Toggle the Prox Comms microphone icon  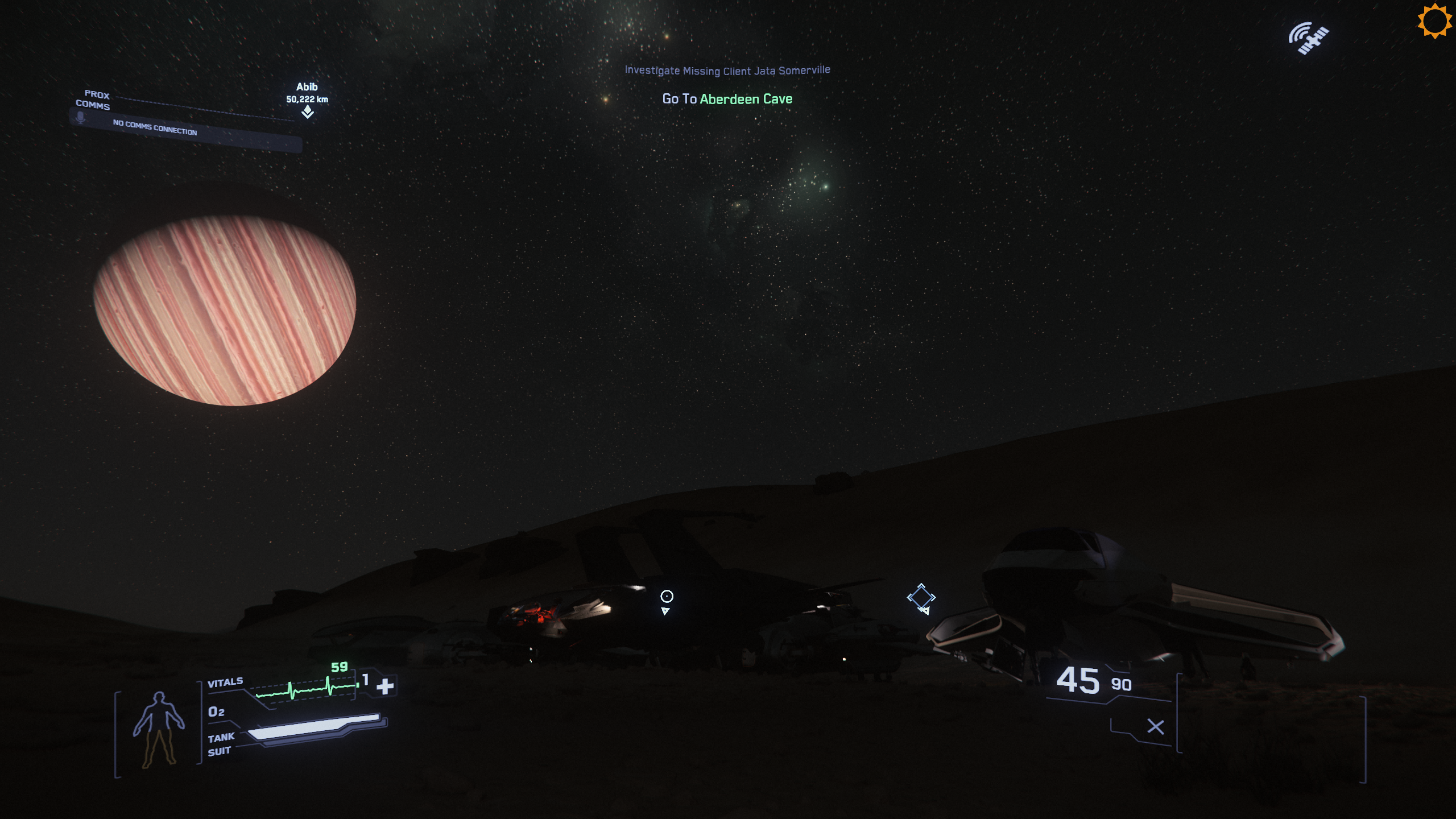(x=81, y=118)
